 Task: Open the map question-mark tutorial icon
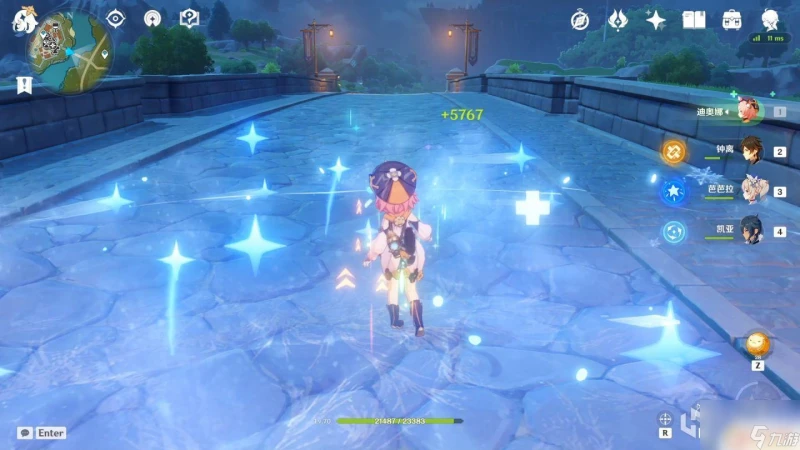(x=189, y=19)
